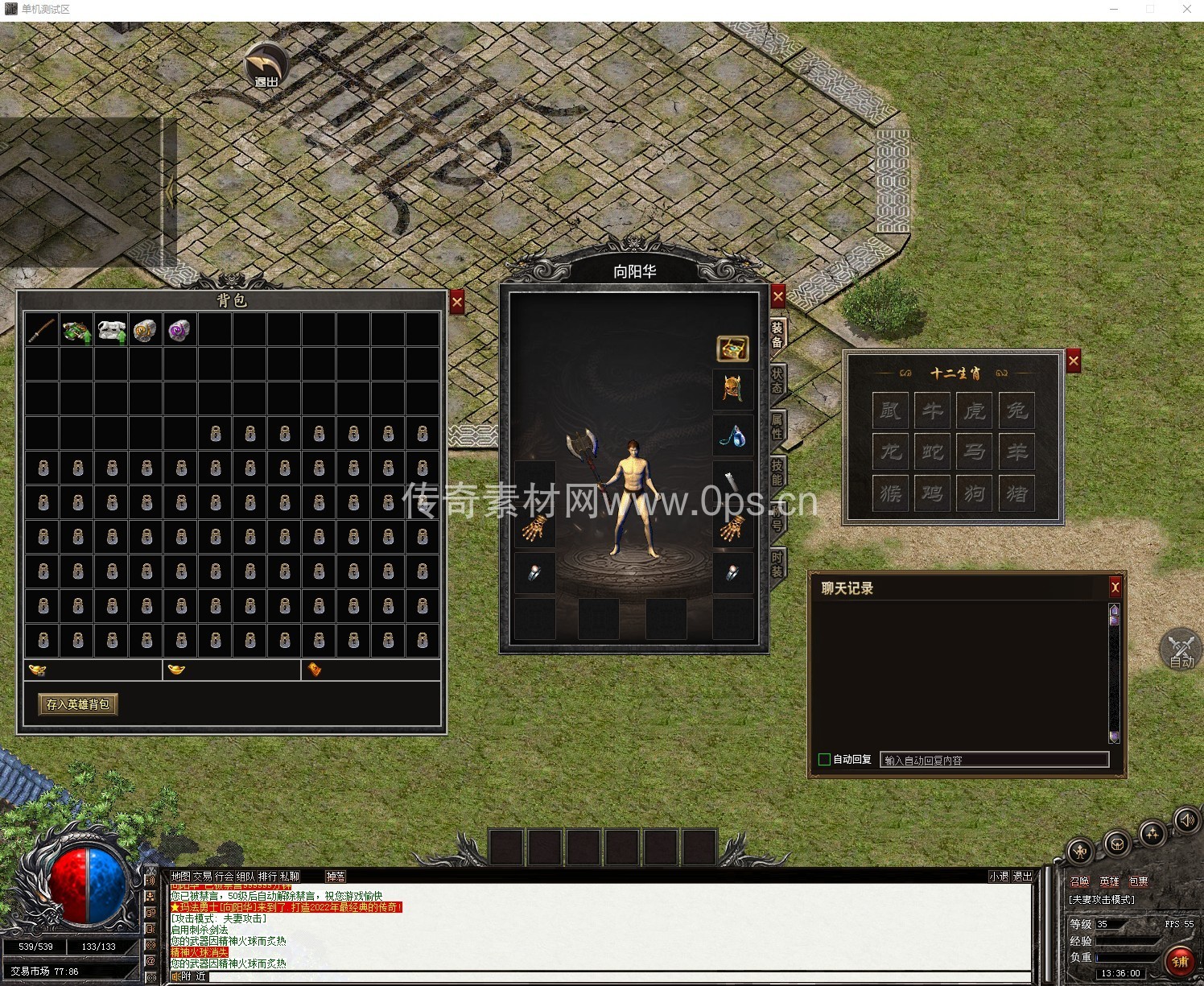Switch to the 状态 tab
Screen dimensions: 1204x986
tap(777, 381)
